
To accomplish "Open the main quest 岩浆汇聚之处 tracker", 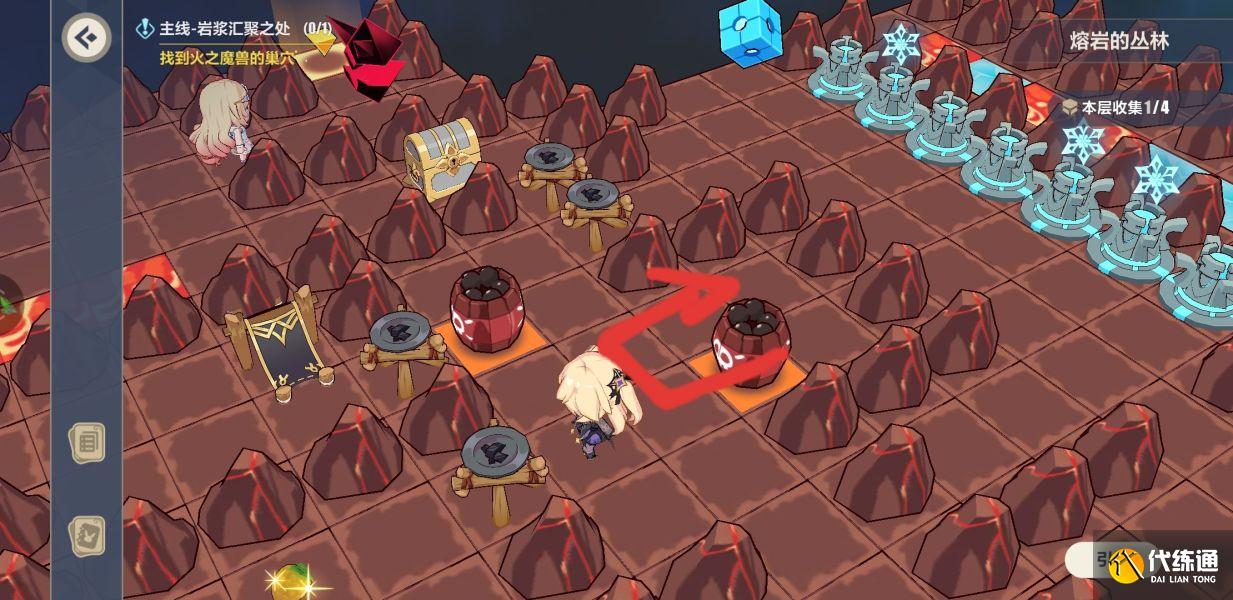I will [228, 30].
